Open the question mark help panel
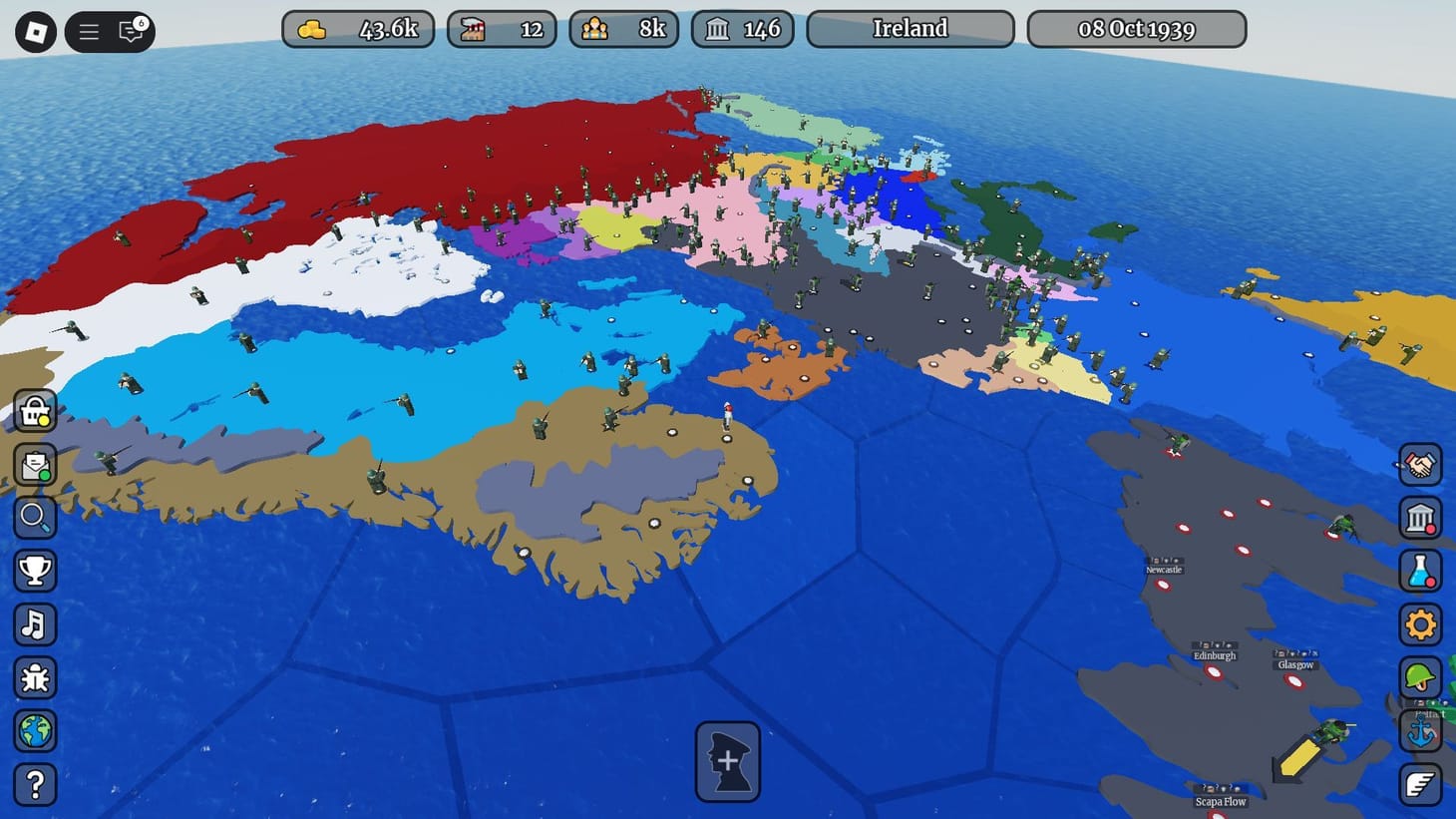Image resolution: width=1456 pixels, height=819 pixels. tap(35, 786)
